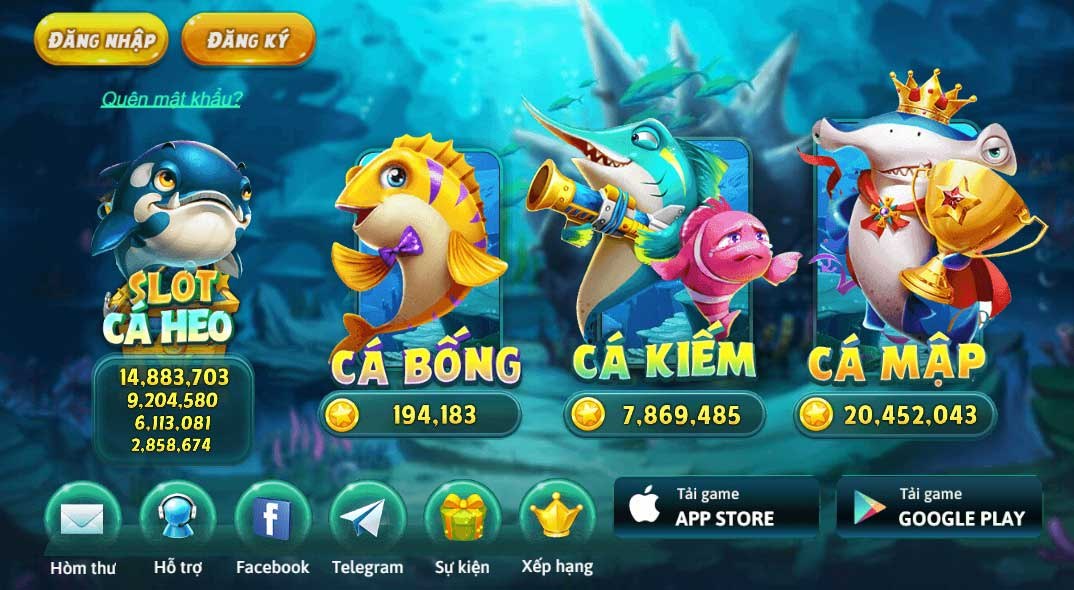1074x590 pixels.
Task: Open the Hòm thư mailbox icon
Action: point(83,519)
